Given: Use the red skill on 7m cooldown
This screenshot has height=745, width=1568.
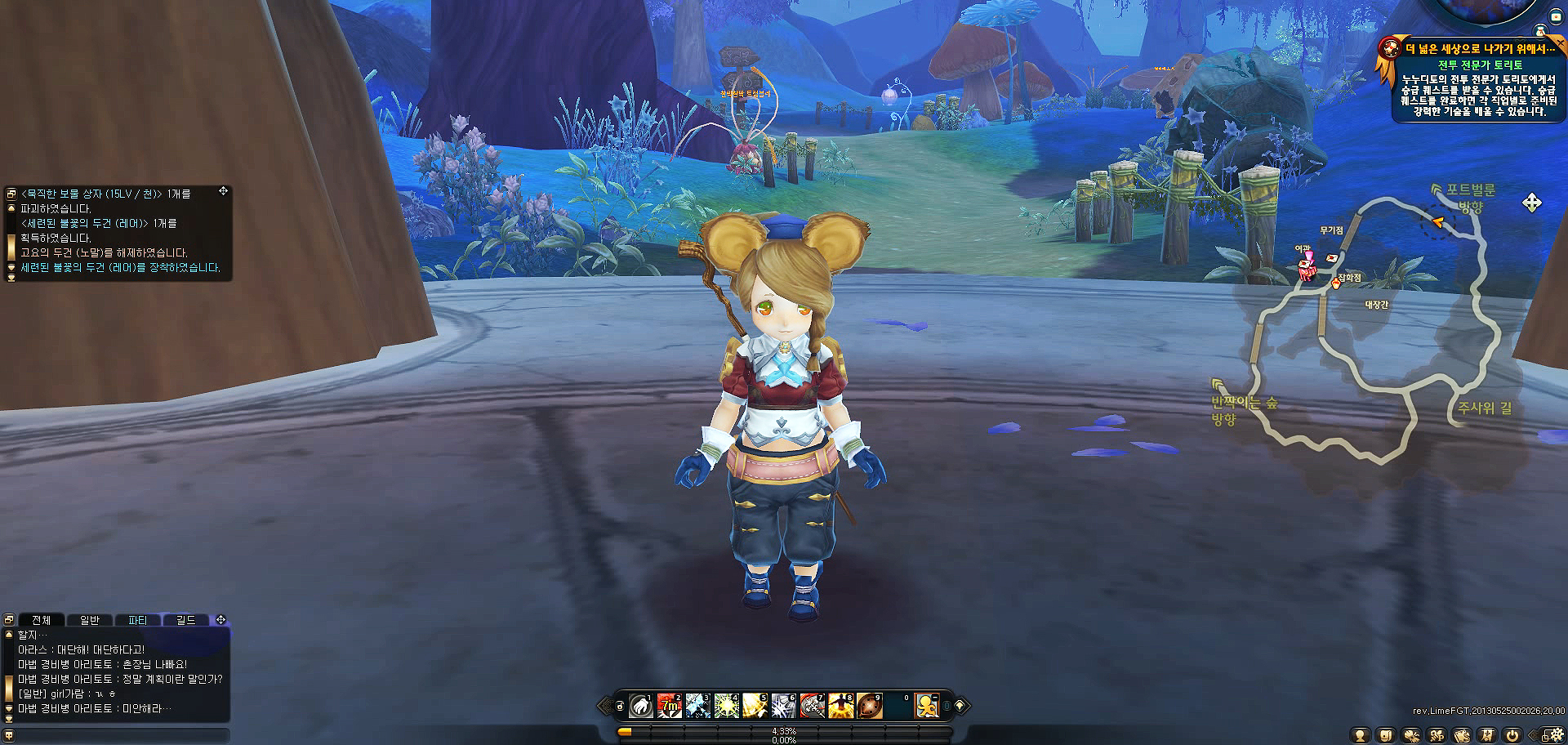Looking at the screenshot, I should click(x=670, y=706).
